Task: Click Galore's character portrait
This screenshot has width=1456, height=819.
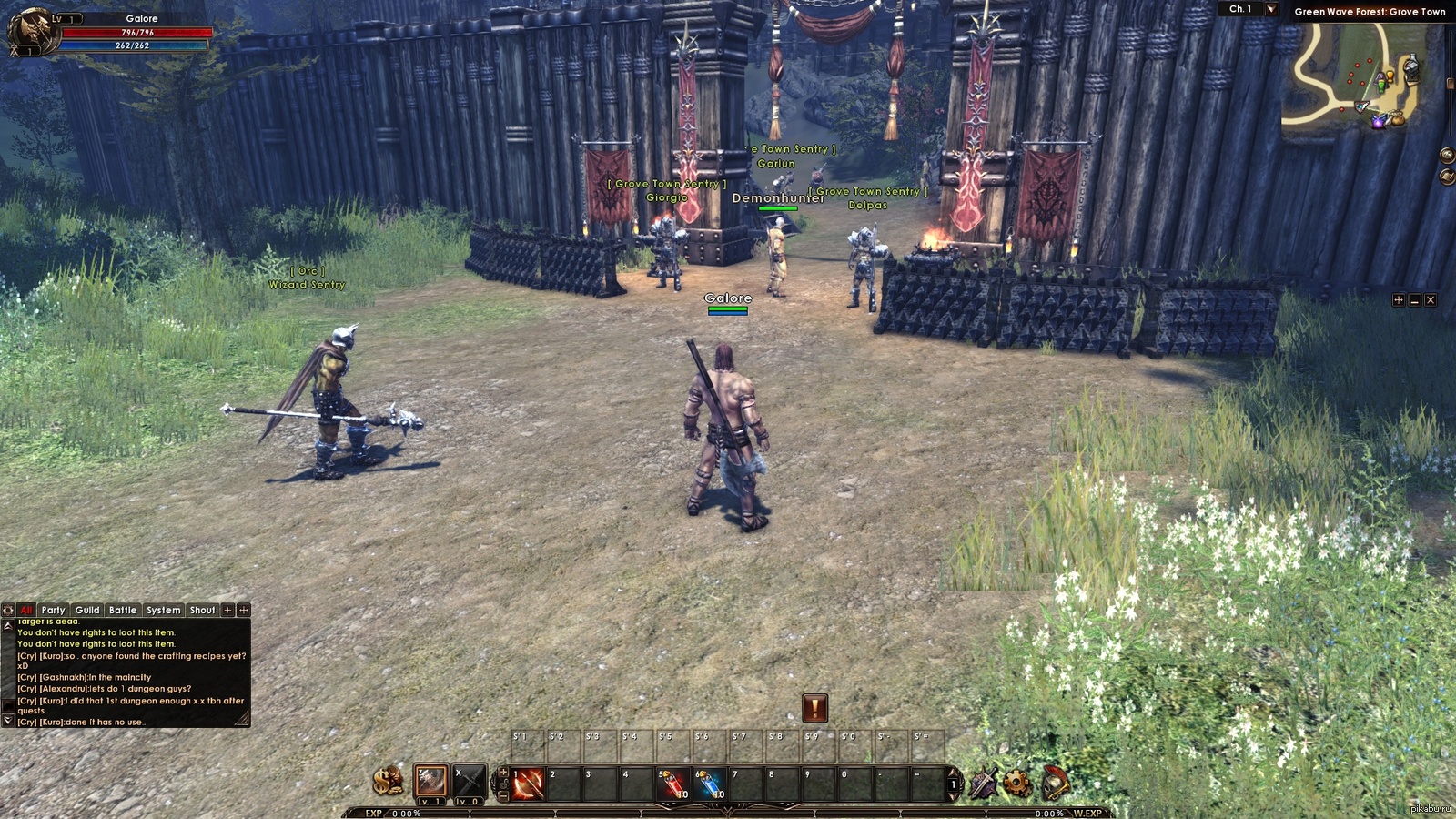Action: point(32,30)
